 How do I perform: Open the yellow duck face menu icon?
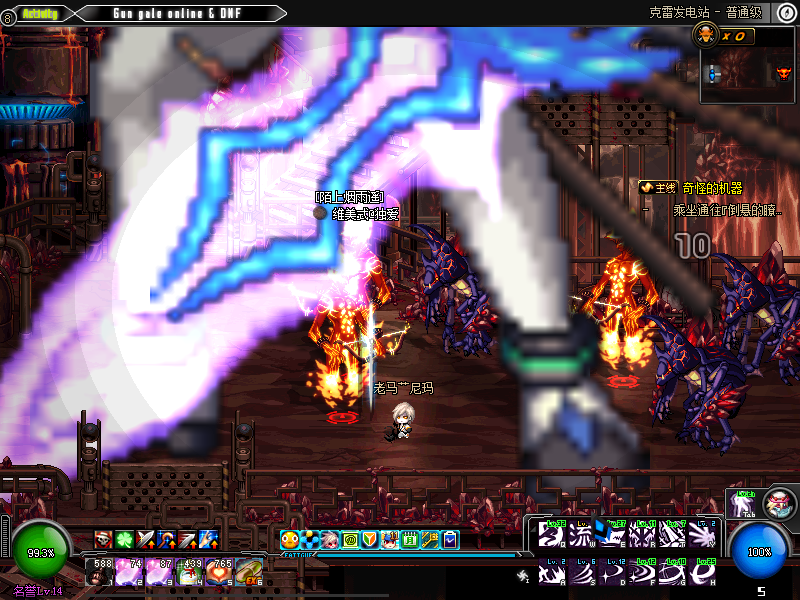(x=289, y=540)
